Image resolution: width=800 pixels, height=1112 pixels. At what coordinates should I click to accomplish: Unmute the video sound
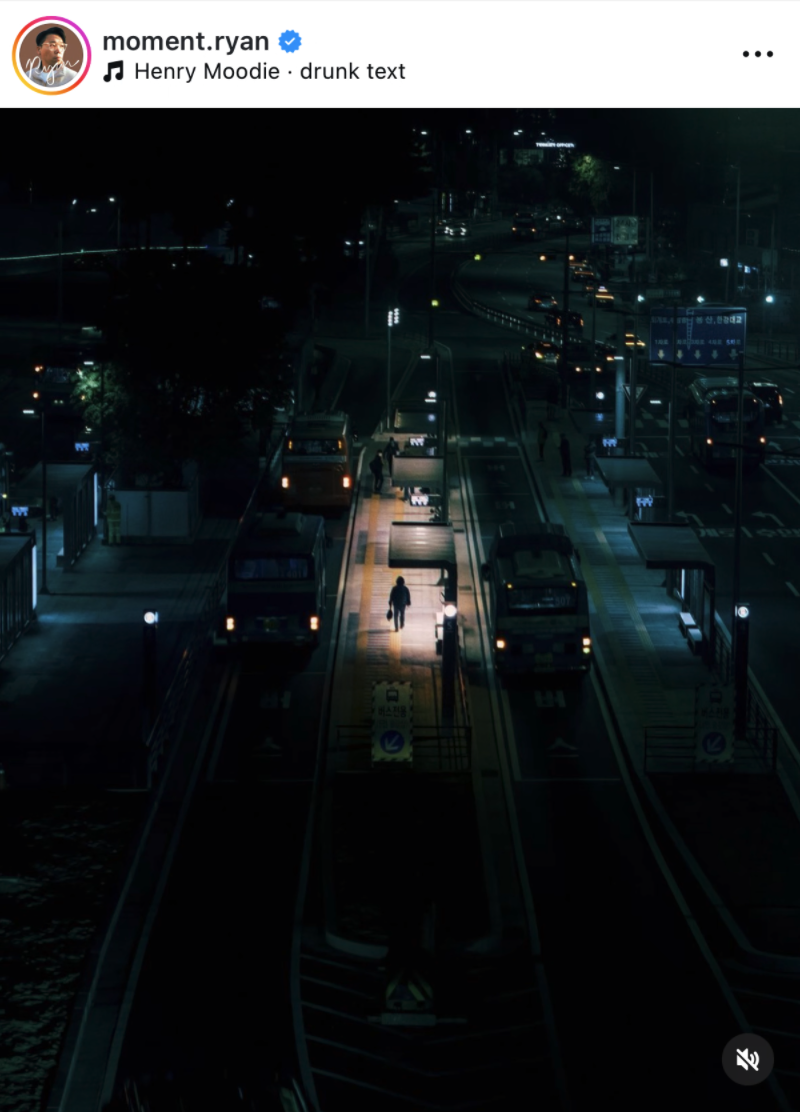pos(747,1059)
